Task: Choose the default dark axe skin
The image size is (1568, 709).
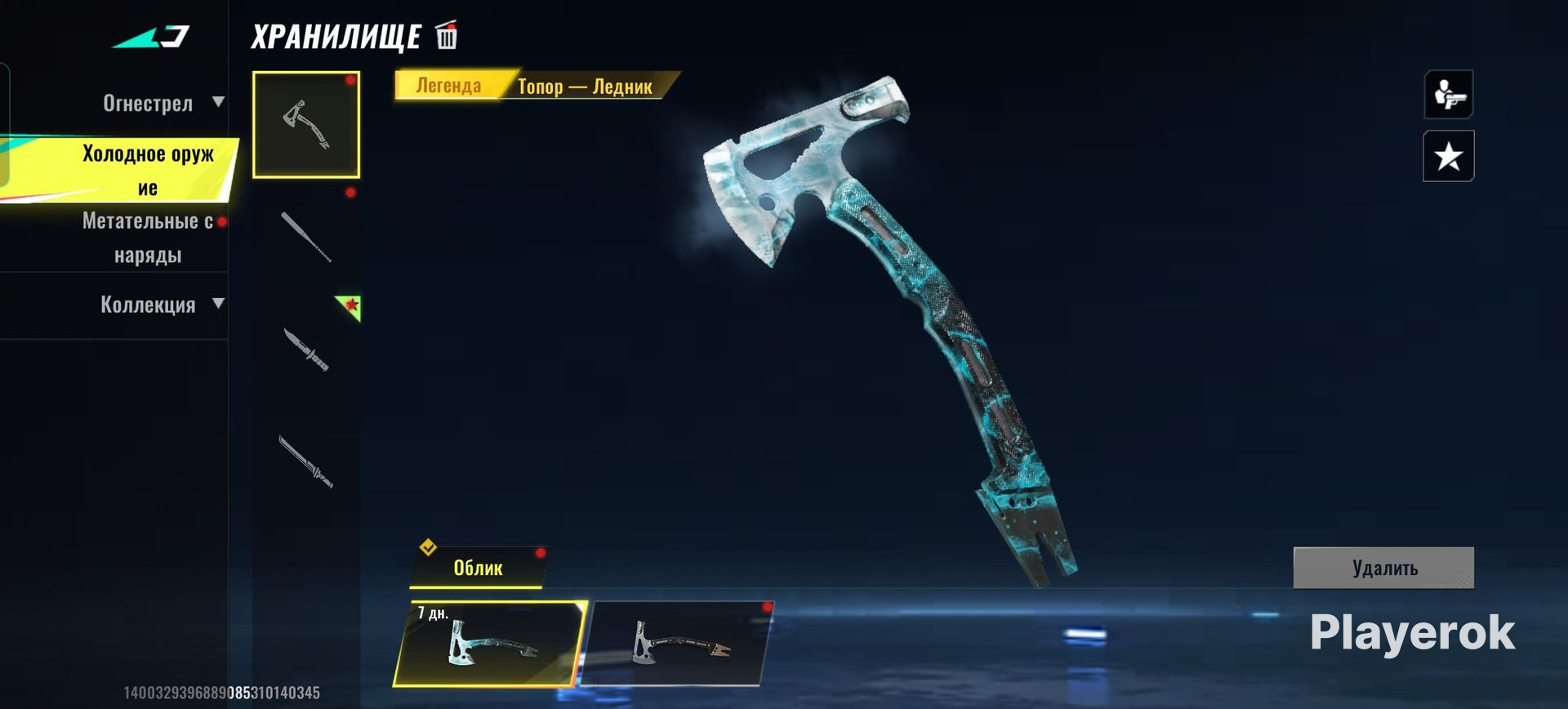Action: click(x=678, y=644)
